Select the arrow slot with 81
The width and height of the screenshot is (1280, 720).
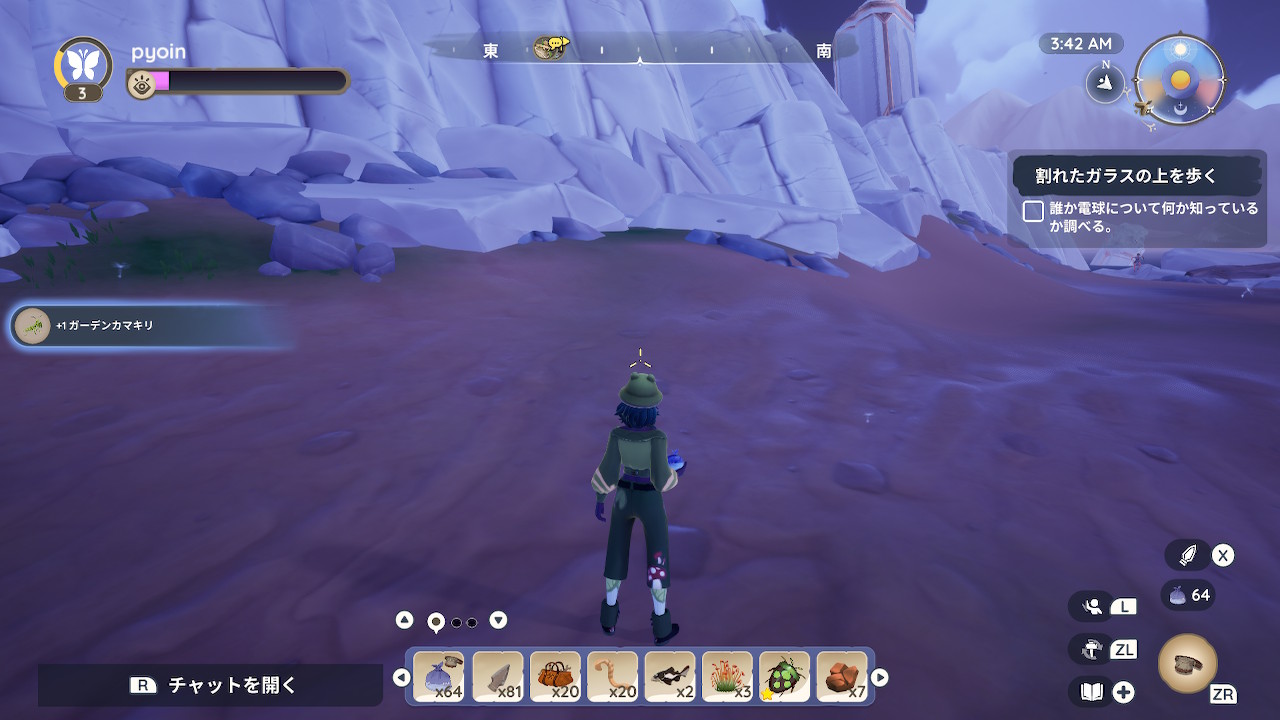pyautogui.click(x=497, y=677)
